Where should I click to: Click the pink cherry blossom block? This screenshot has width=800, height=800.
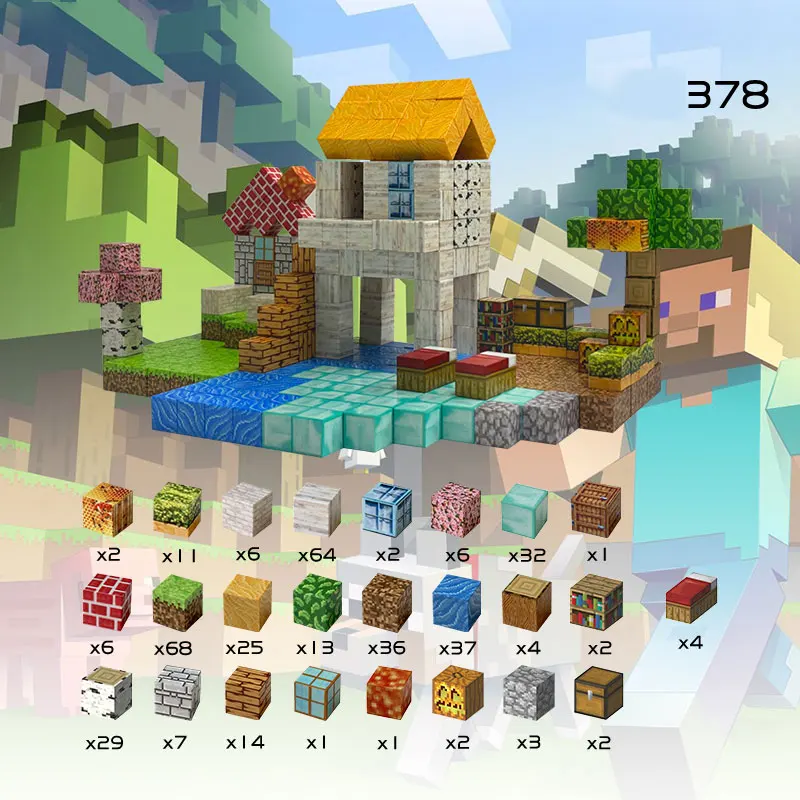click(x=456, y=509)
